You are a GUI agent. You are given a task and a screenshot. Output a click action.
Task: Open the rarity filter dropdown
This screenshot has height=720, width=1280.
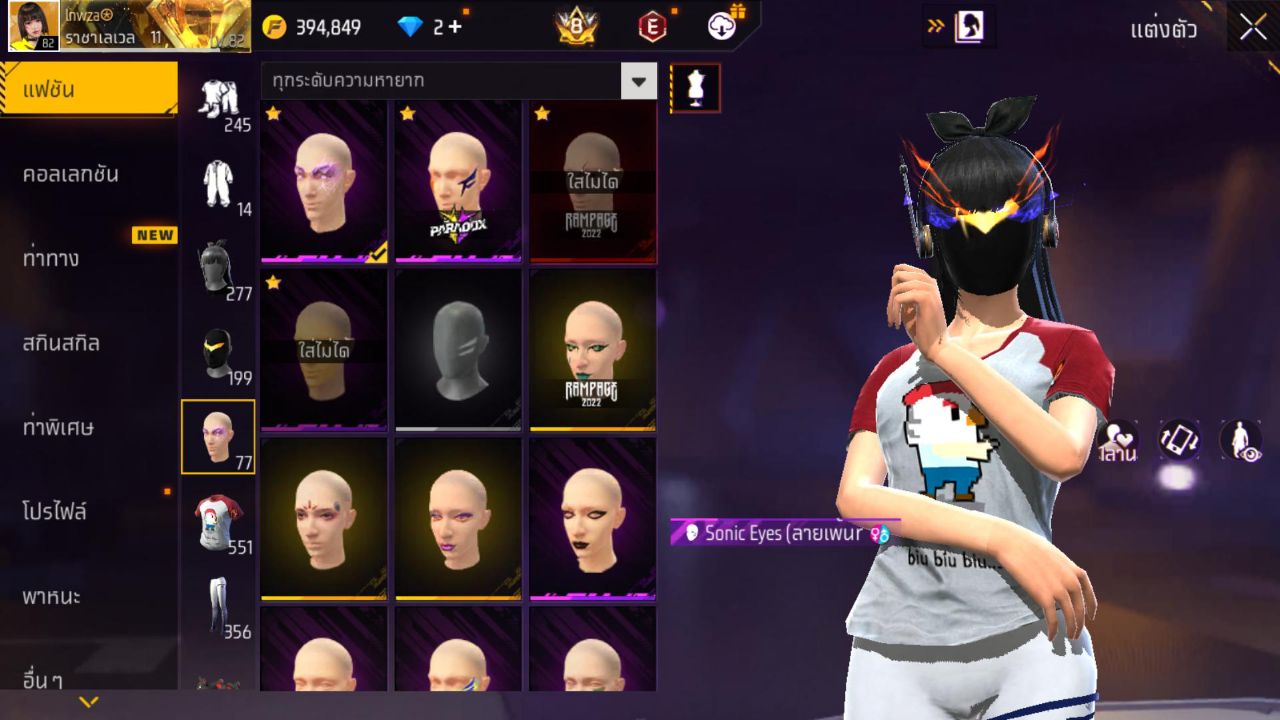pyautogui.click(x=638, y=80)
